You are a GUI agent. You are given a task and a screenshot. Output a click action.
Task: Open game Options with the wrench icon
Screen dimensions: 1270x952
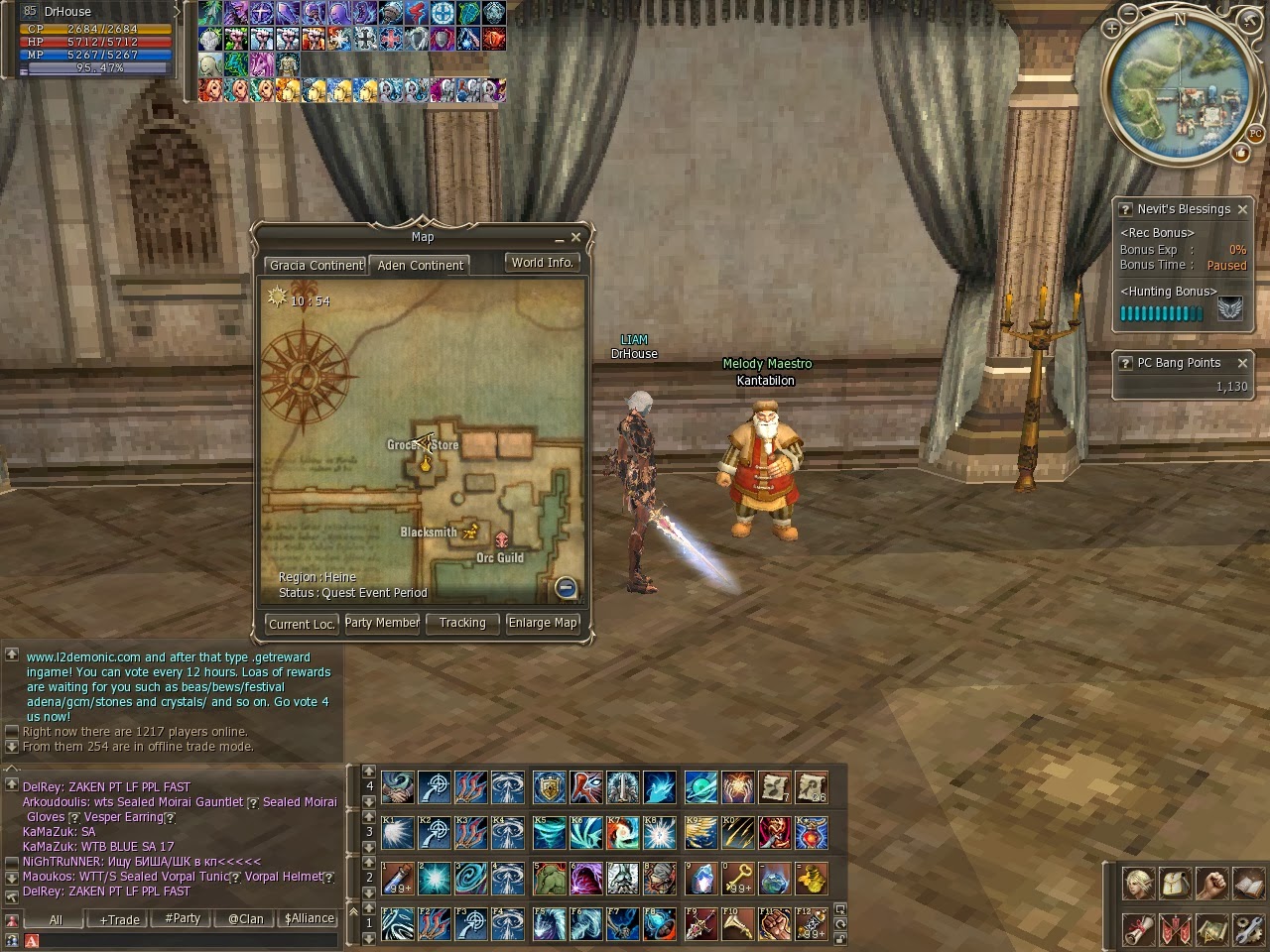(x=1248, y=930)
